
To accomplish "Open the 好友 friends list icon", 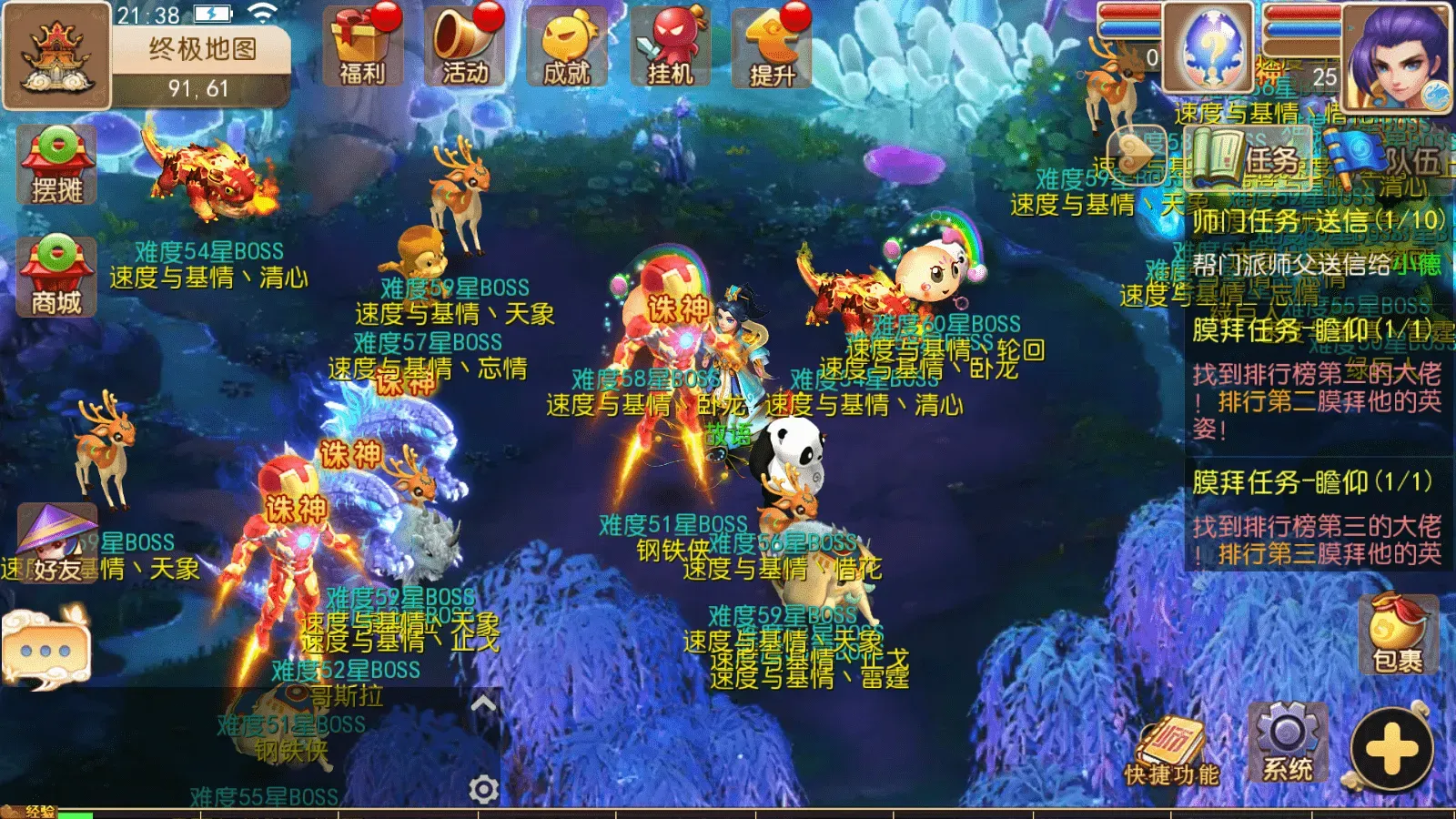I will coord(57,546).
